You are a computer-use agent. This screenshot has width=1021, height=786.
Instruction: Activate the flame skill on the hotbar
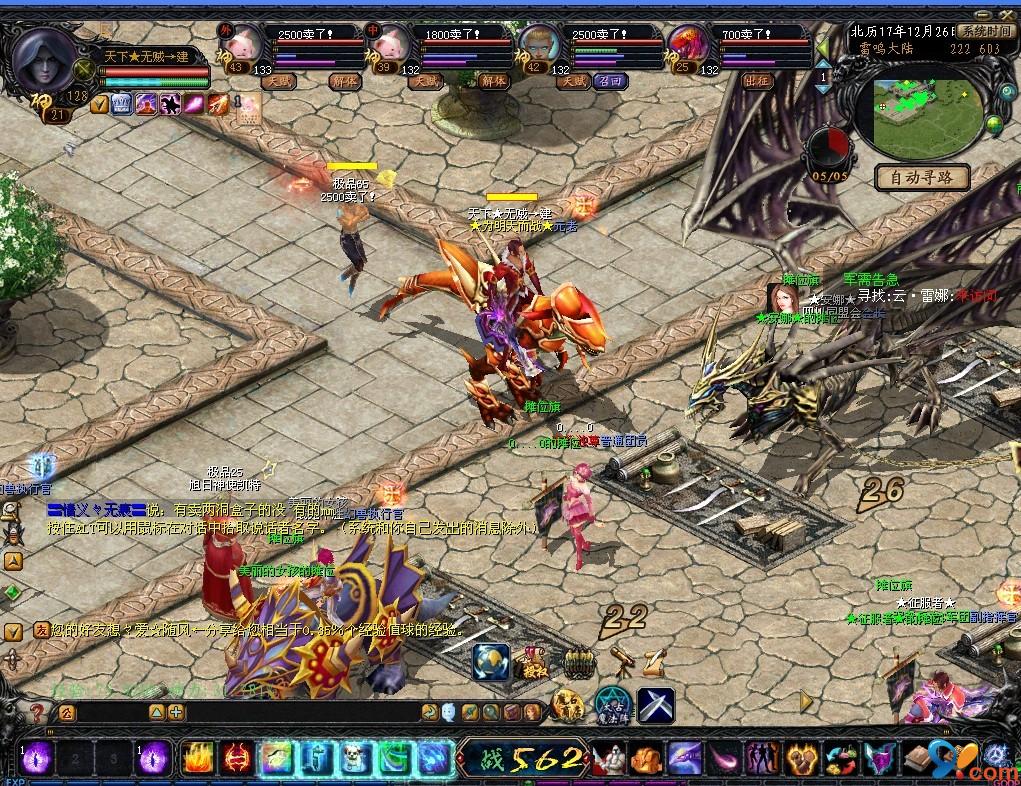[198, 758]
